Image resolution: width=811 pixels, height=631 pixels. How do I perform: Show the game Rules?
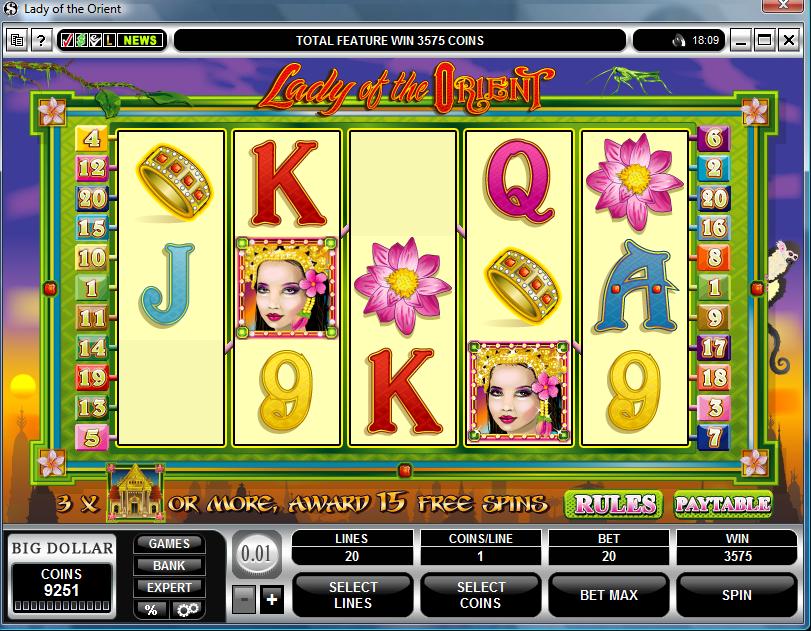[x=613, y=503]
